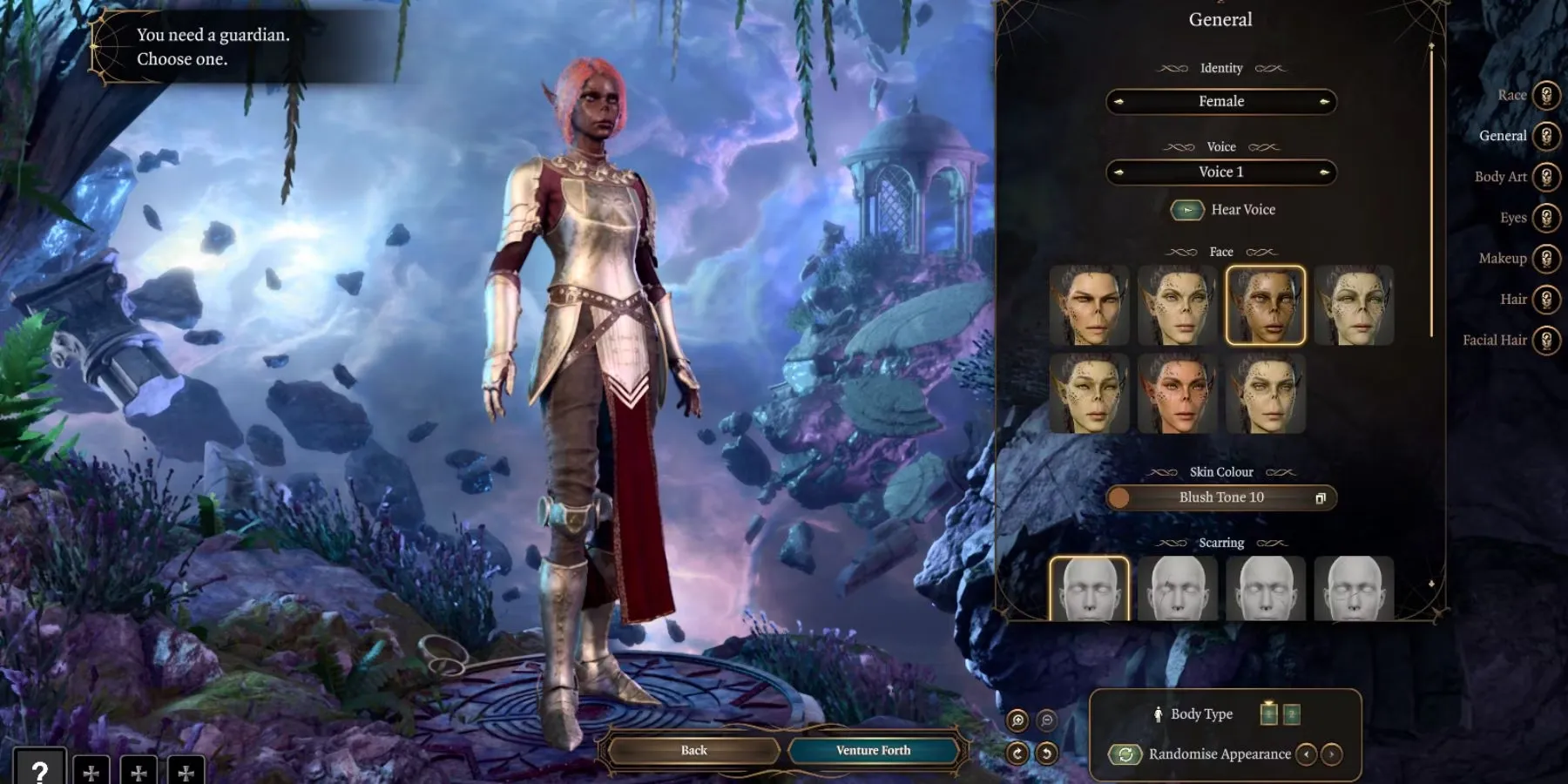Click the Randomise Appearance refresh button
Image resolution: width=1568 pixels, height=784 pixels.
[1125, 754]
